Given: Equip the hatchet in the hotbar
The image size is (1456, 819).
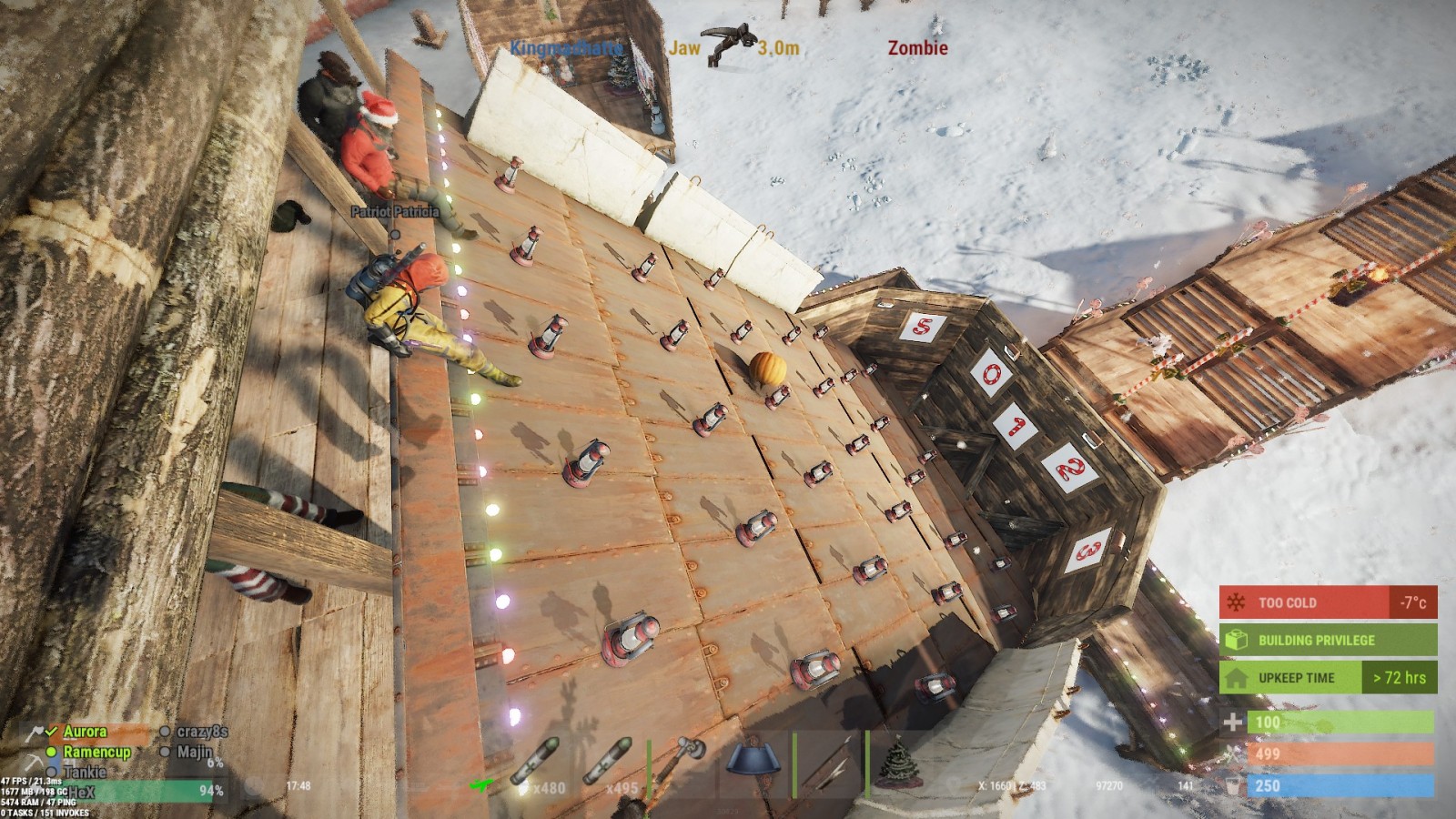Looking at the screenshot, I should [x=684, y=763].
